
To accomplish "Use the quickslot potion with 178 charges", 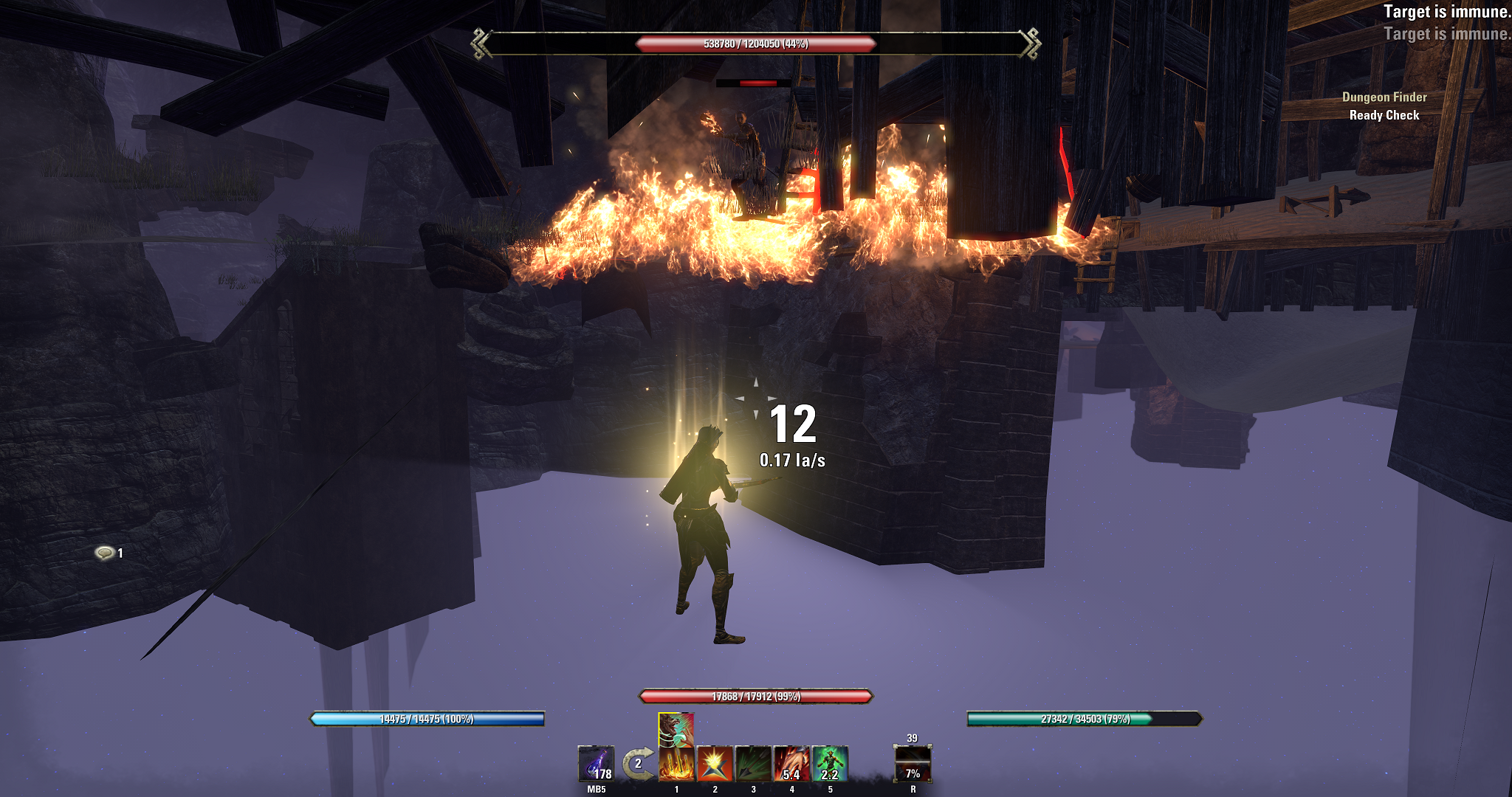I will tap(596, 764).
